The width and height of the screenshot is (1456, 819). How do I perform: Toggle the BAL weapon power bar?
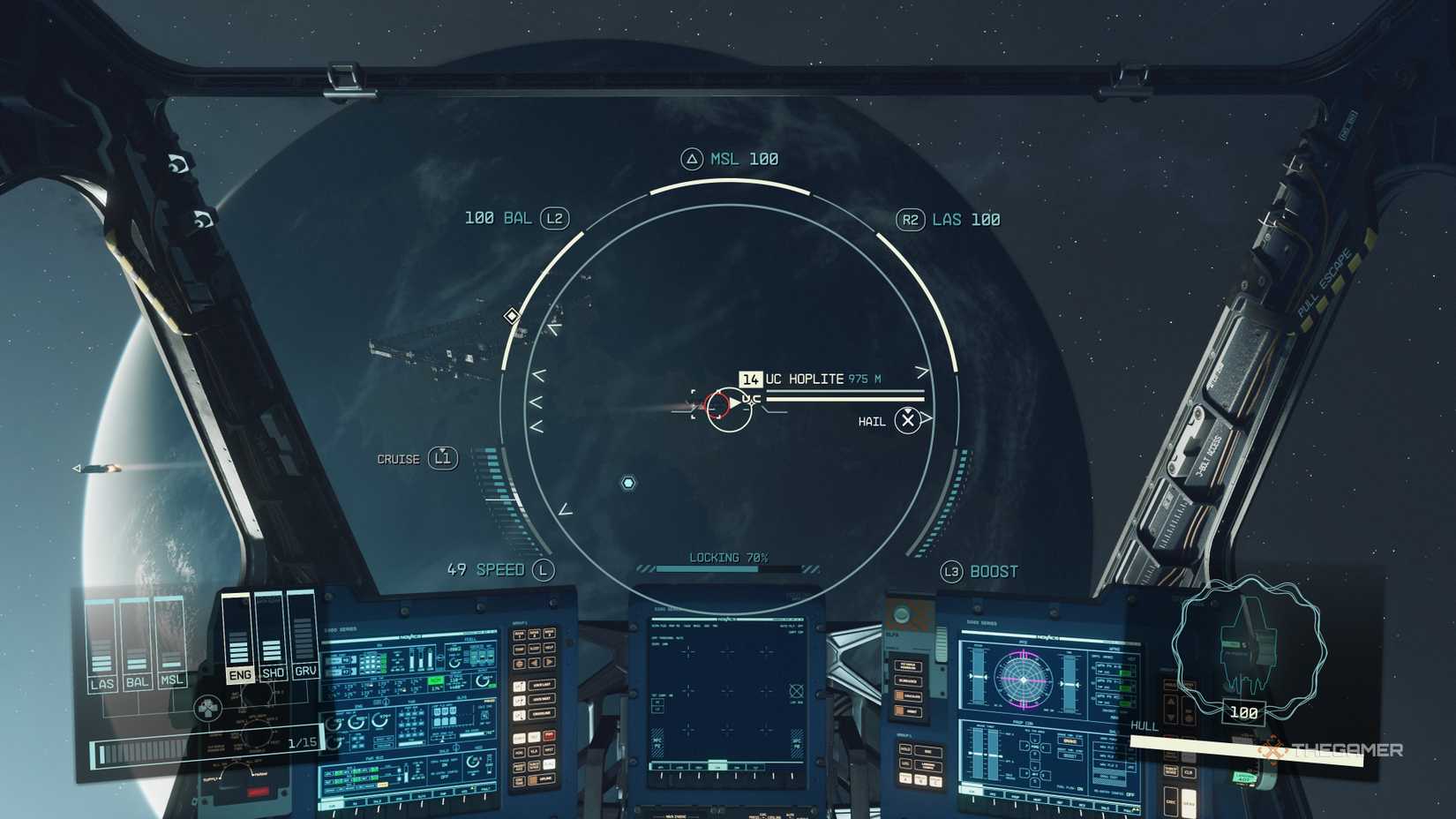click(x=135, y=639)
